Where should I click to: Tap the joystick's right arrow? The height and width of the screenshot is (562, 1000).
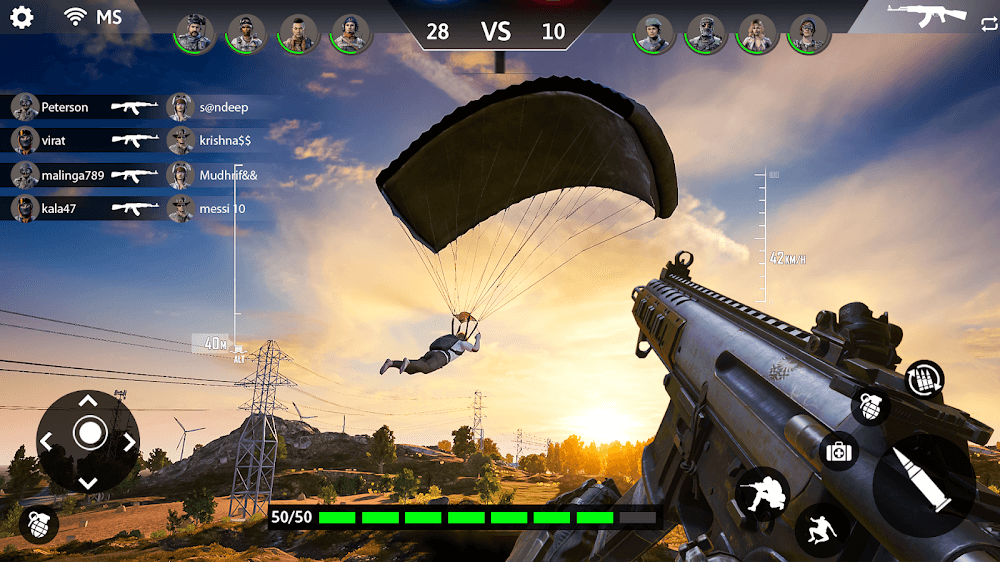(x=129, y=441)
